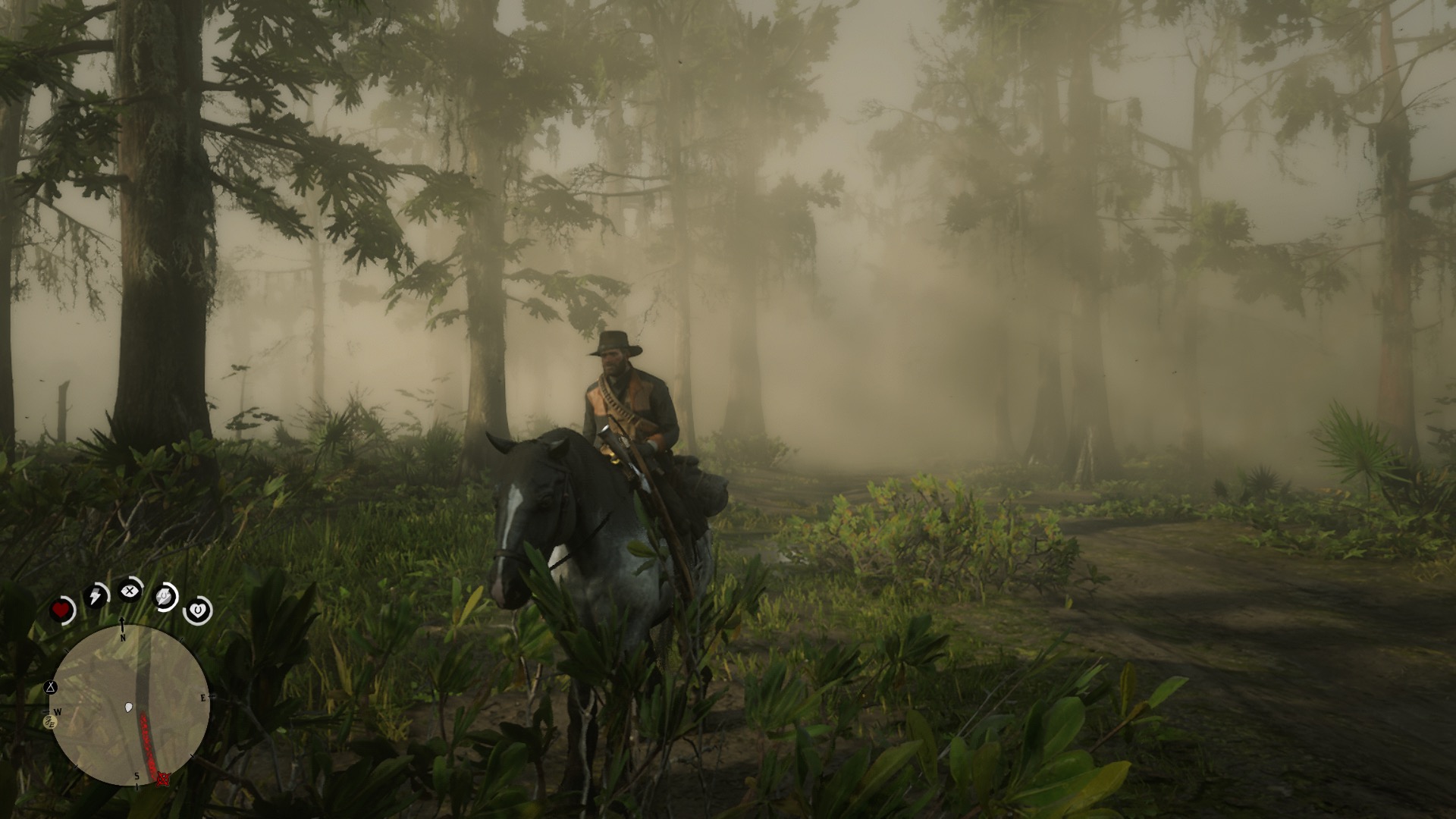The image size is (1456, 819).
Task: Open the circular minimap
Action: (x=129, y=705)
